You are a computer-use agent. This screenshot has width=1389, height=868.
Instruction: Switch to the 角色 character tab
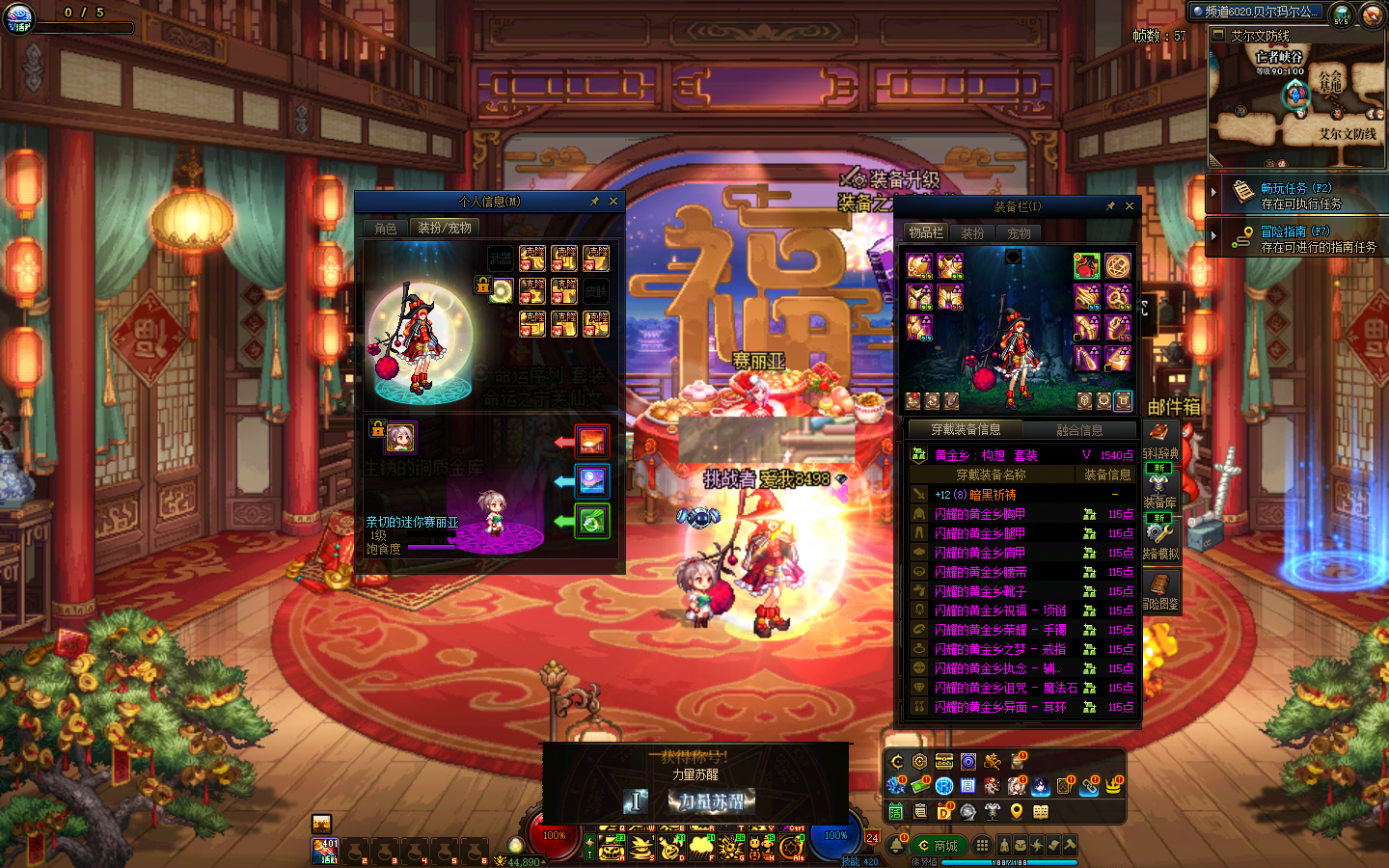tap(386, 229)
